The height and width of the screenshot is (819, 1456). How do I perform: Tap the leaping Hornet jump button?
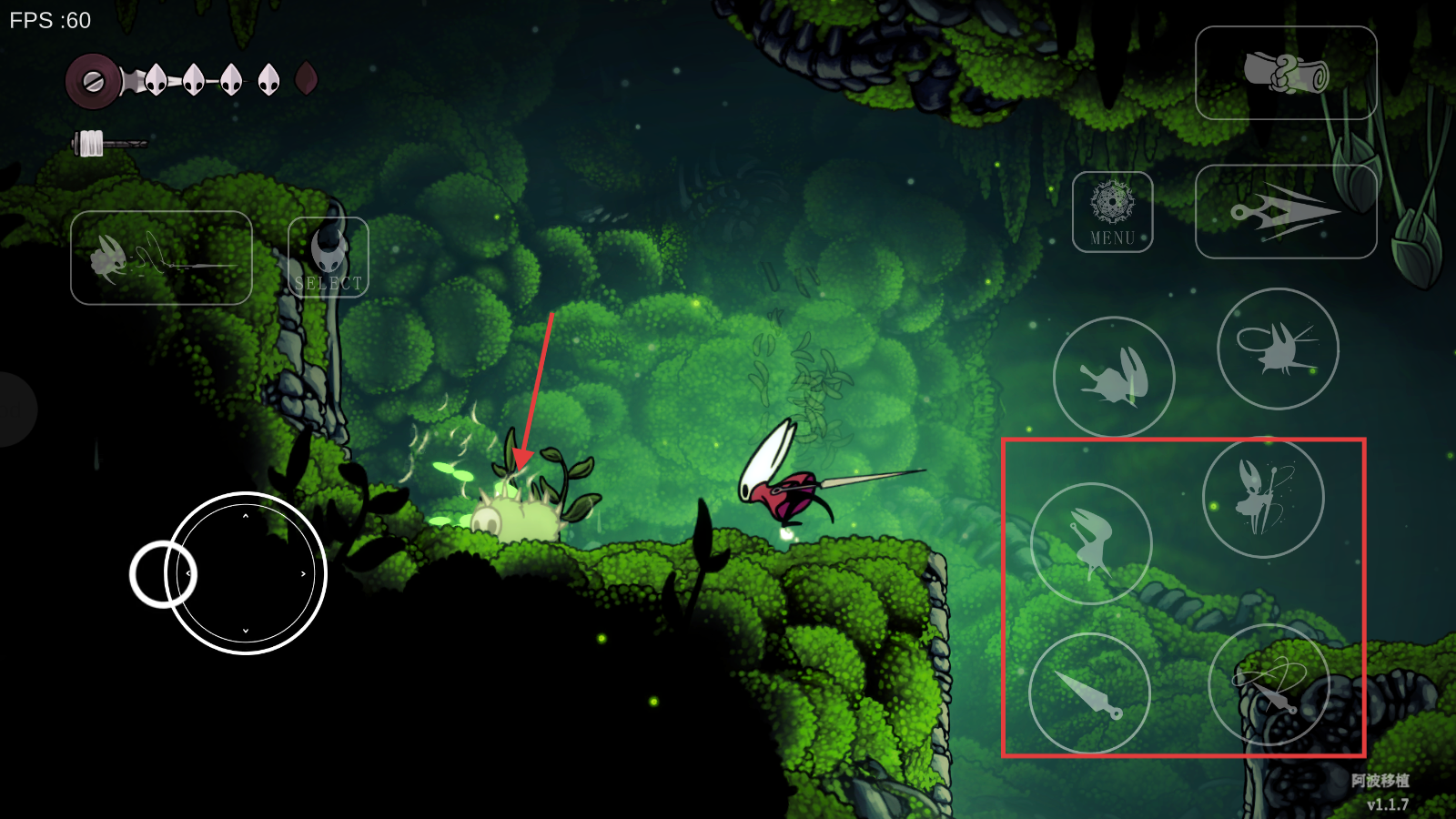[x=1091, y=543]
